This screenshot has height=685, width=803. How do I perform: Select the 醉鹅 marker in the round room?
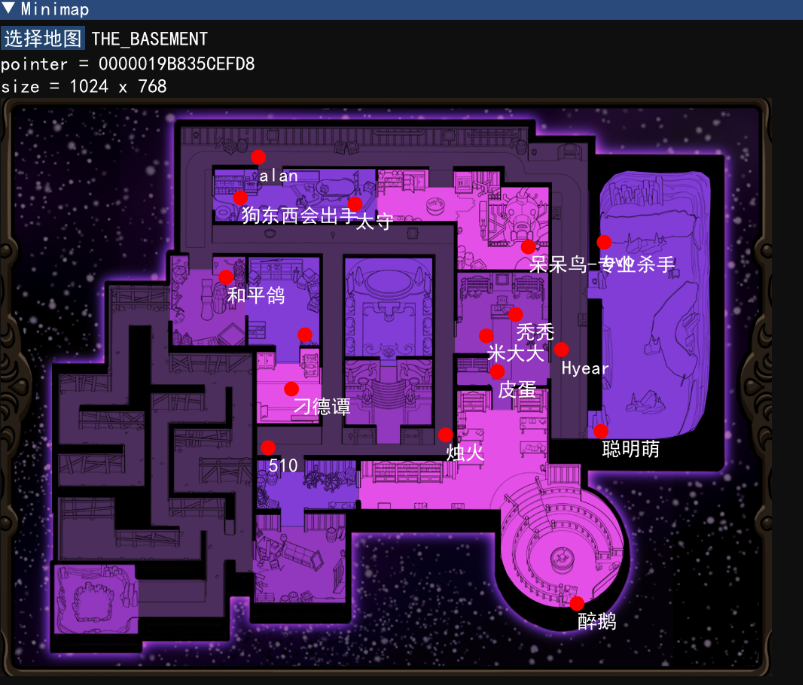(x=577, y=603)
